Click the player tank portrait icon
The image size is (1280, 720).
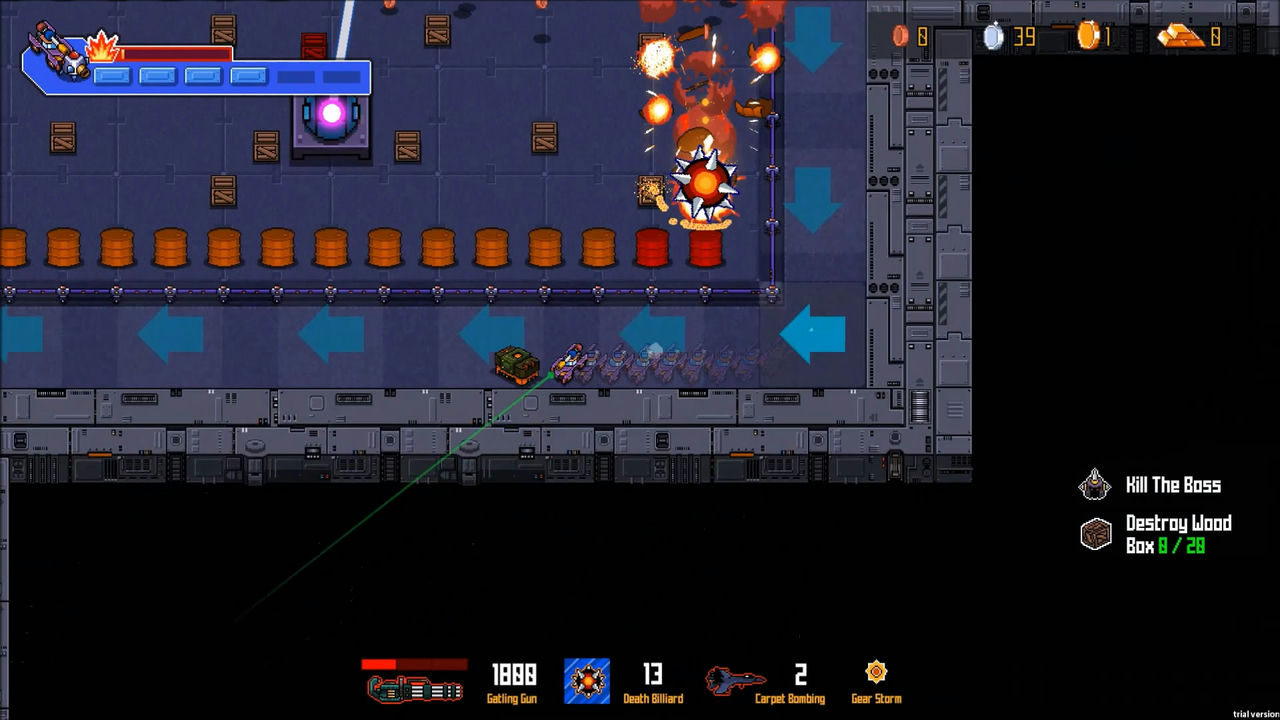coord(58,50)
